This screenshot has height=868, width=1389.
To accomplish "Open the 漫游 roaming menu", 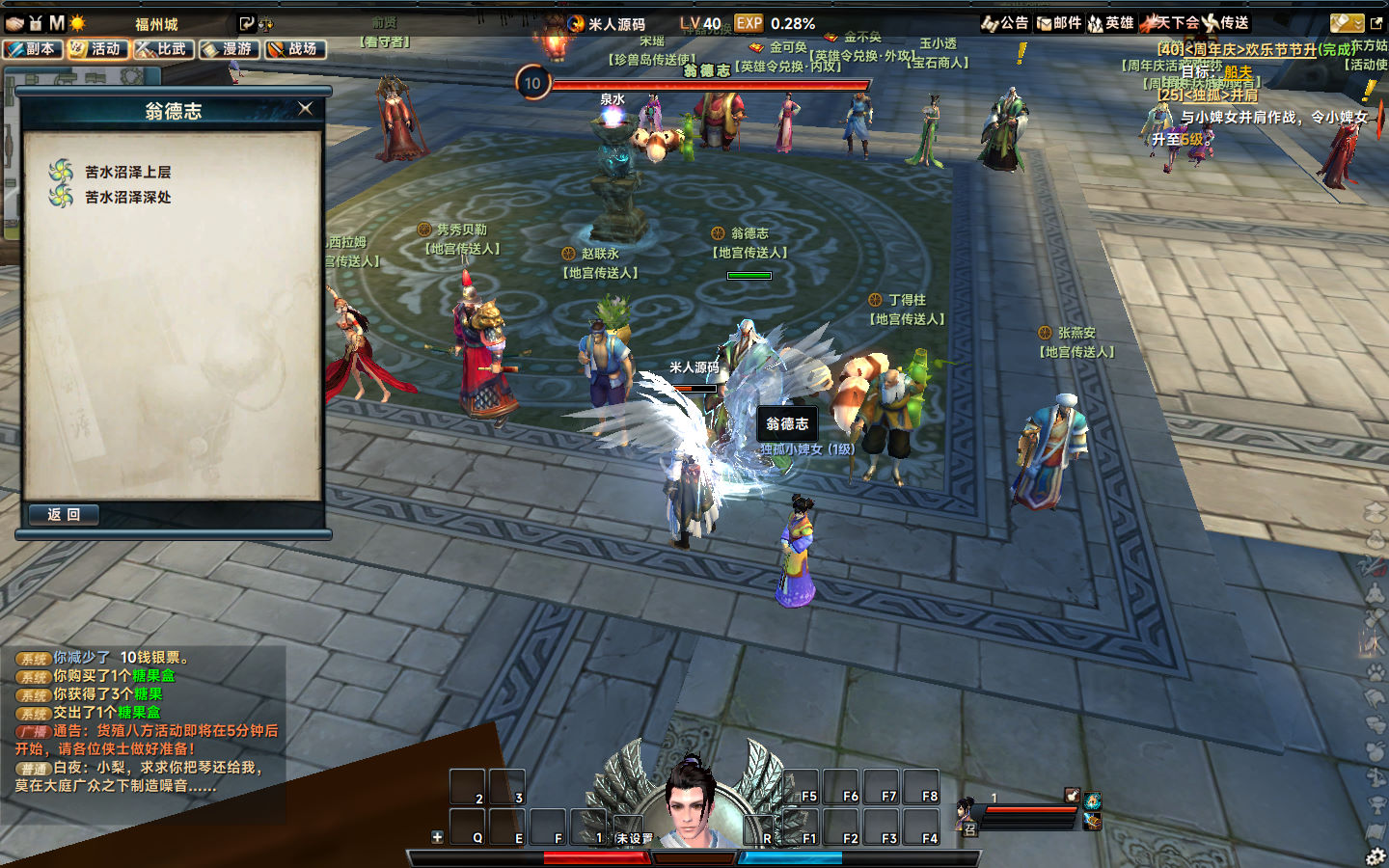I will pos(230,49).
